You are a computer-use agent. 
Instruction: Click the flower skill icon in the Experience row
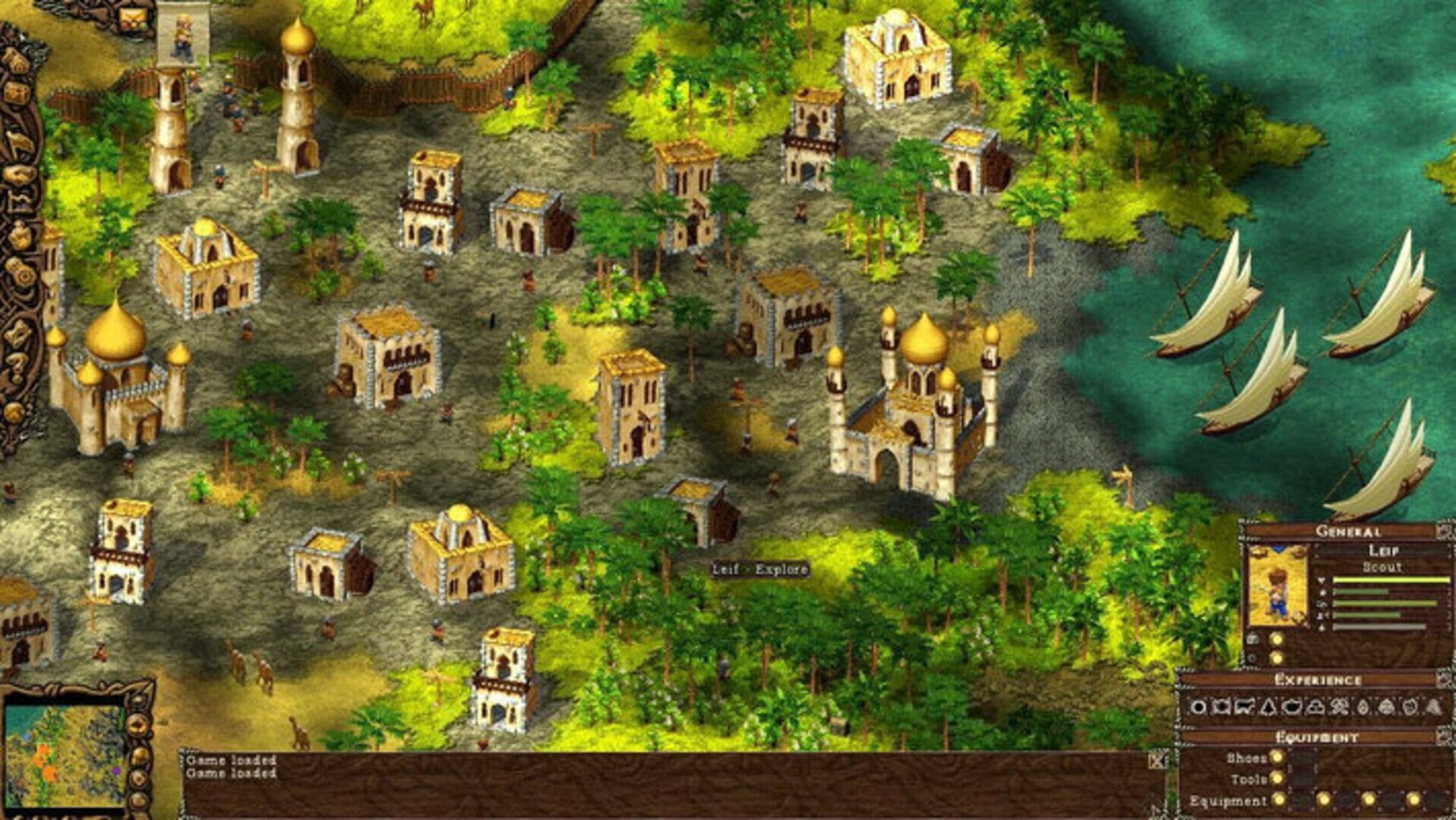click(1337, 707)
